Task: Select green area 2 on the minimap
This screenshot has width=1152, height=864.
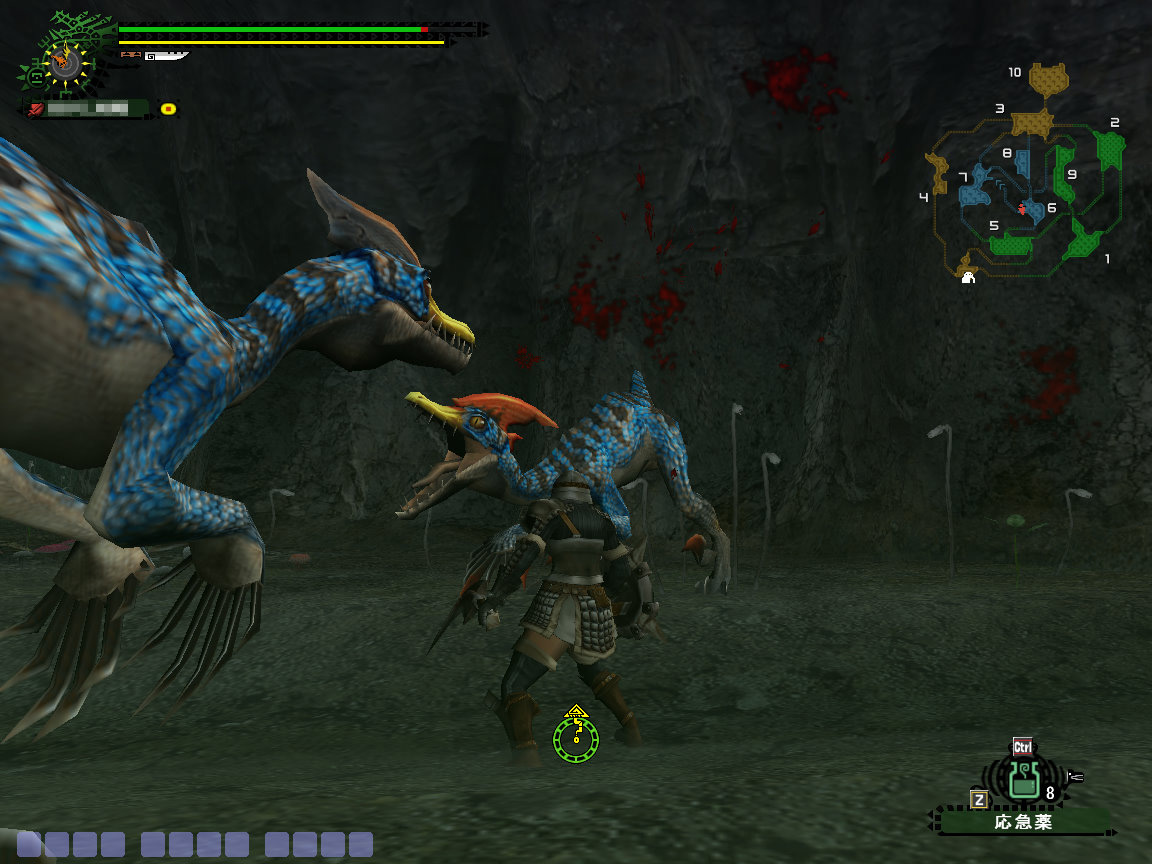Action: pos(1109,150)
